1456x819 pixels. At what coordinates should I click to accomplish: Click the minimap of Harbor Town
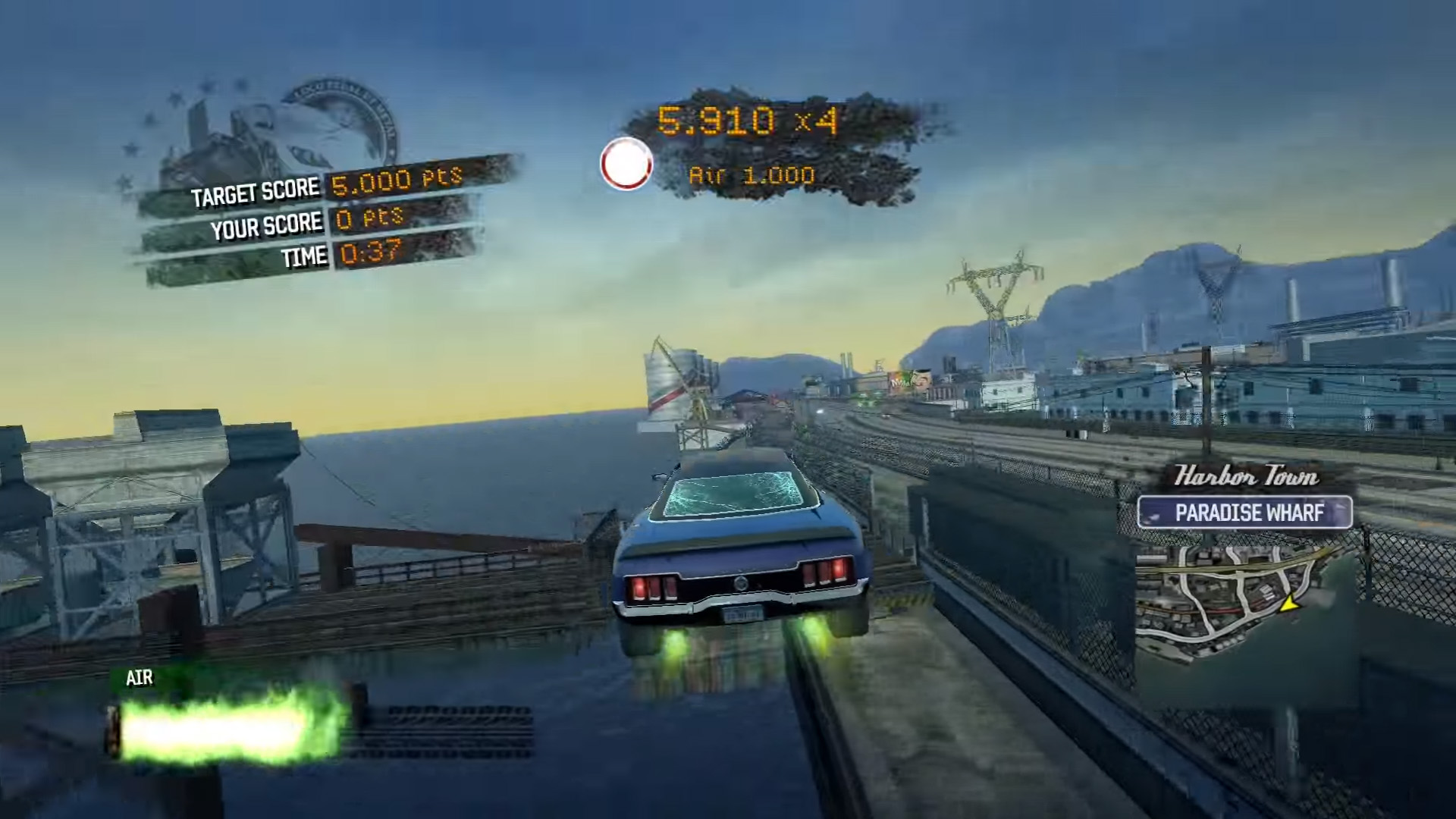[x=1232, y=595]
